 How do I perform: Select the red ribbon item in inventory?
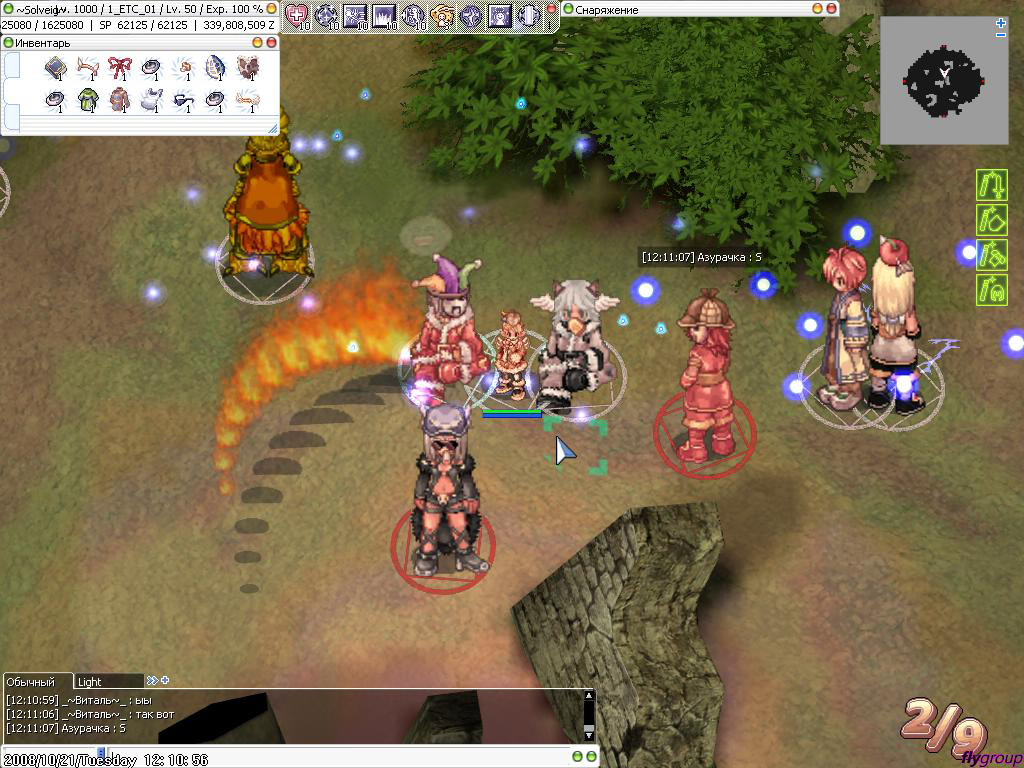pyautogui.click(x=120, y=68)
